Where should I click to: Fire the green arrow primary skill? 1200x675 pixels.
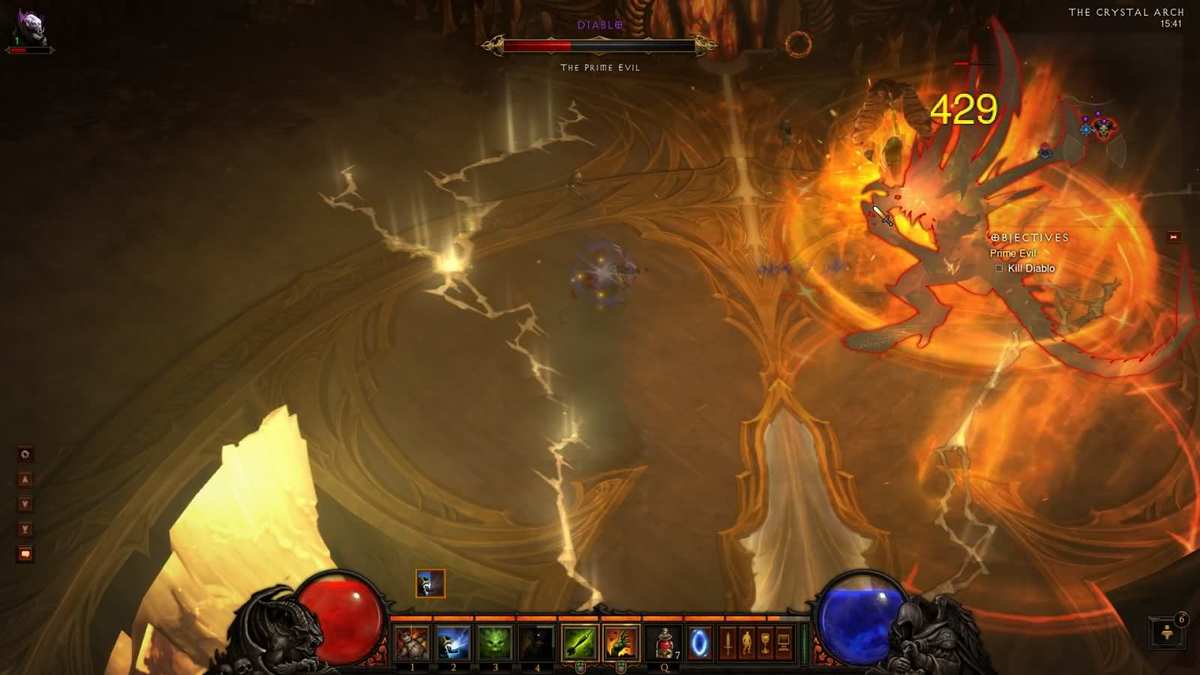[x=579, y=642]
